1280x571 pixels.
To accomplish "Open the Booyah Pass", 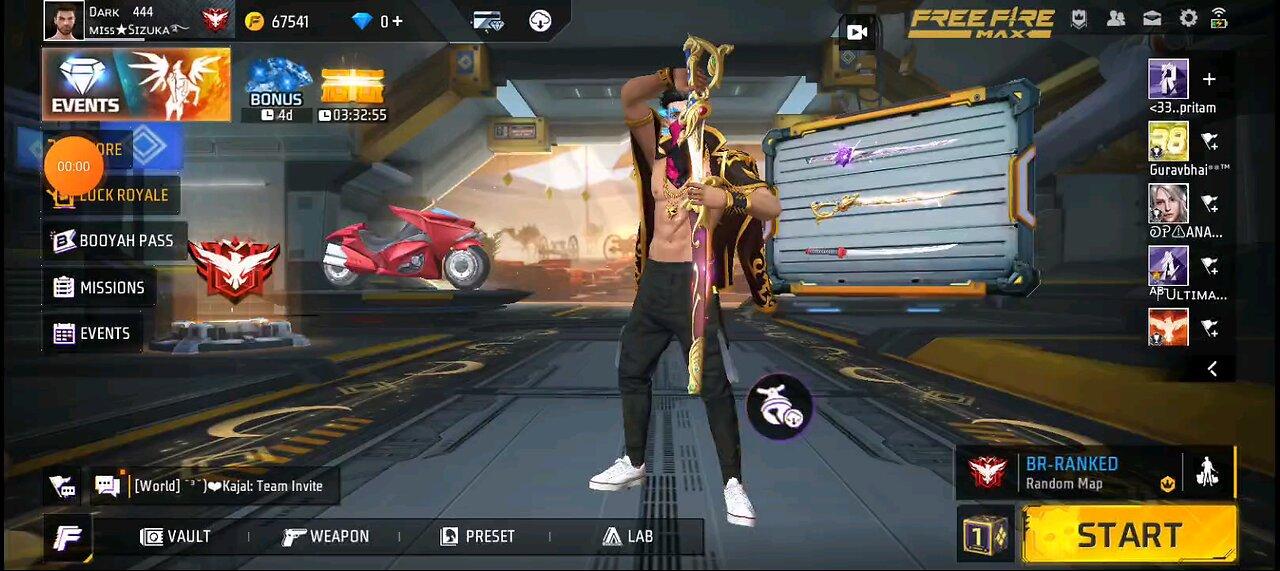I will pyautogui.click(x=114, y=241).
